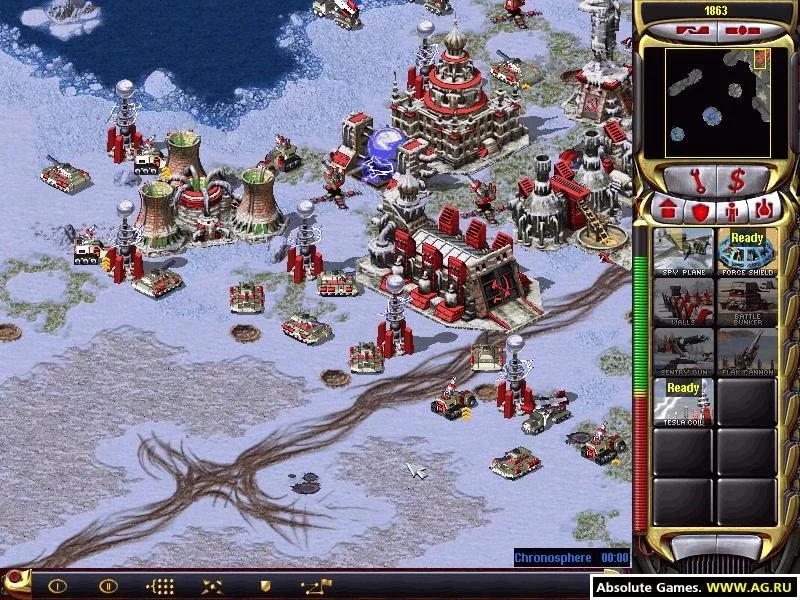Switch to the infantry build tab
Screen dimensions: 800x600
[x=731, y=211]
